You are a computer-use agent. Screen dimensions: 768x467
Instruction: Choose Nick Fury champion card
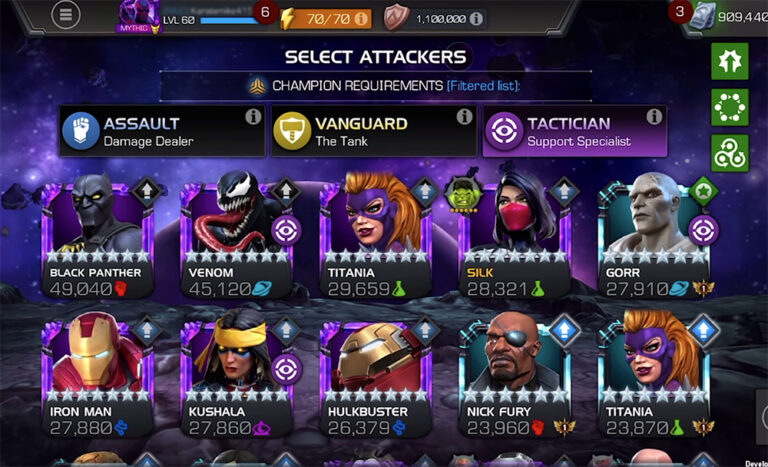[514, 372]
